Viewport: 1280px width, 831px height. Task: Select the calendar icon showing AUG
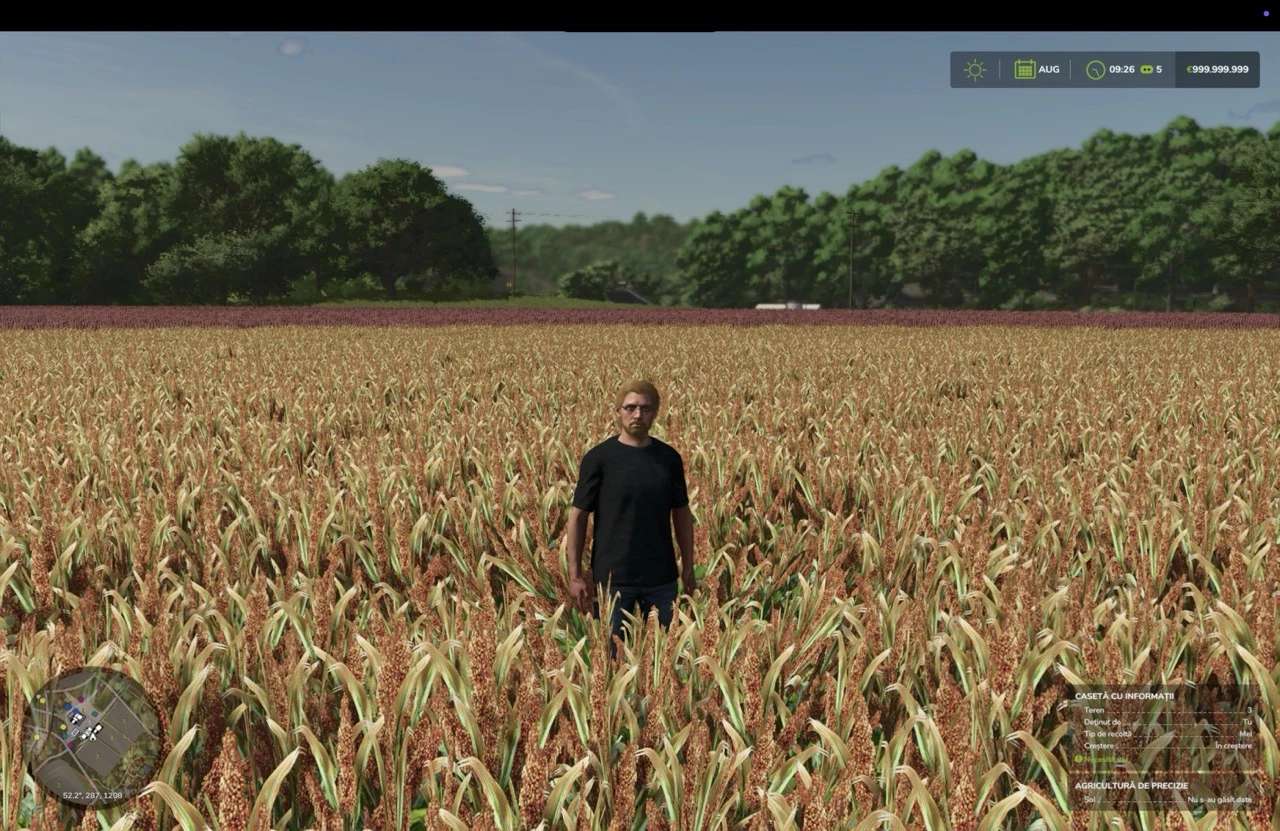coord(1025,69)
